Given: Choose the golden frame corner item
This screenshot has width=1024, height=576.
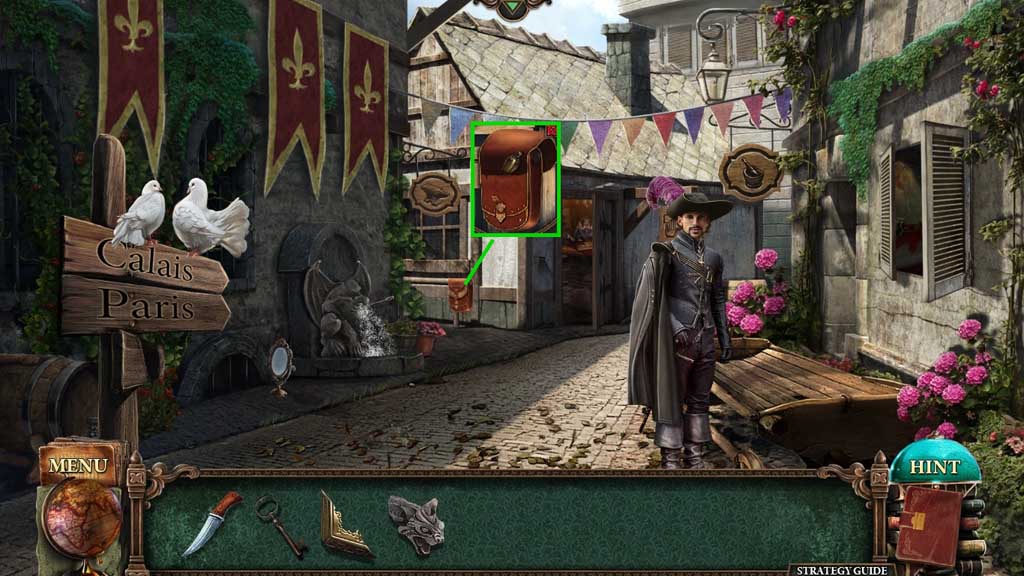Looking at the screenshot, I should coord(345,524).
